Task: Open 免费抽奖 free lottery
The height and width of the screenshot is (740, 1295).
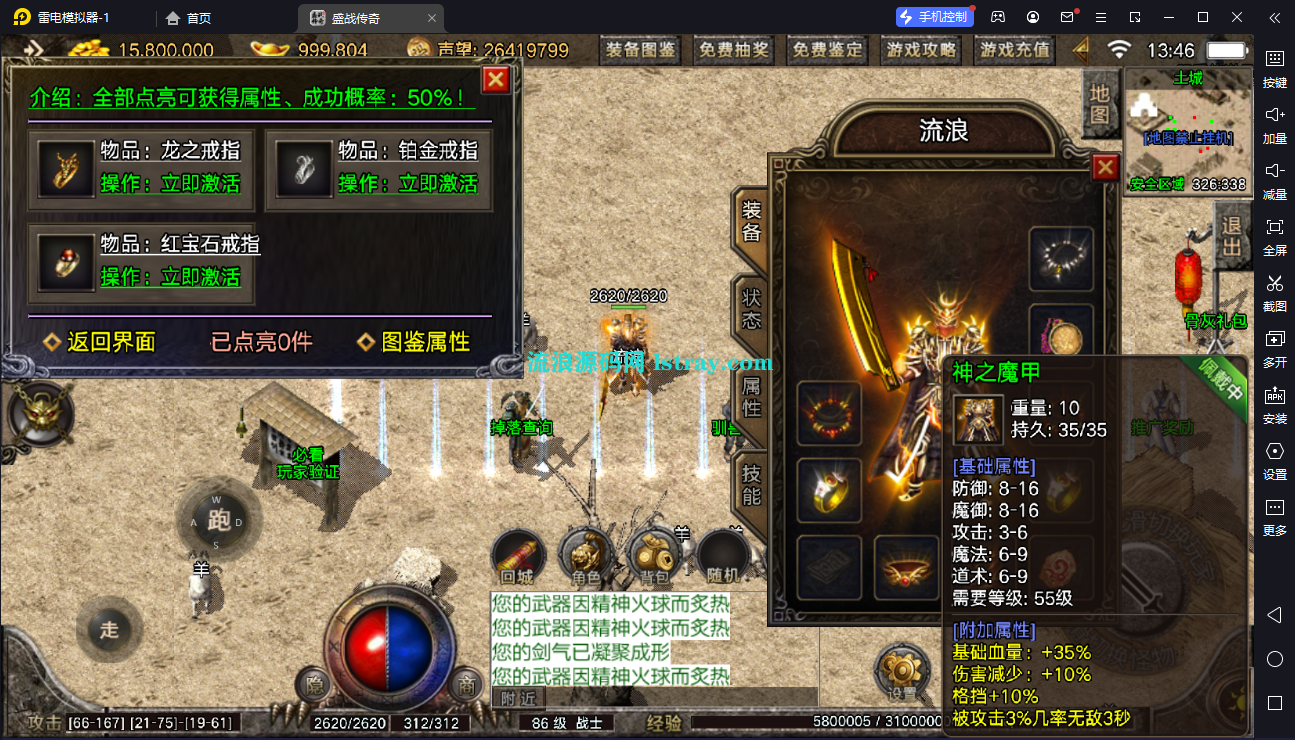Action: click(734, 50)
